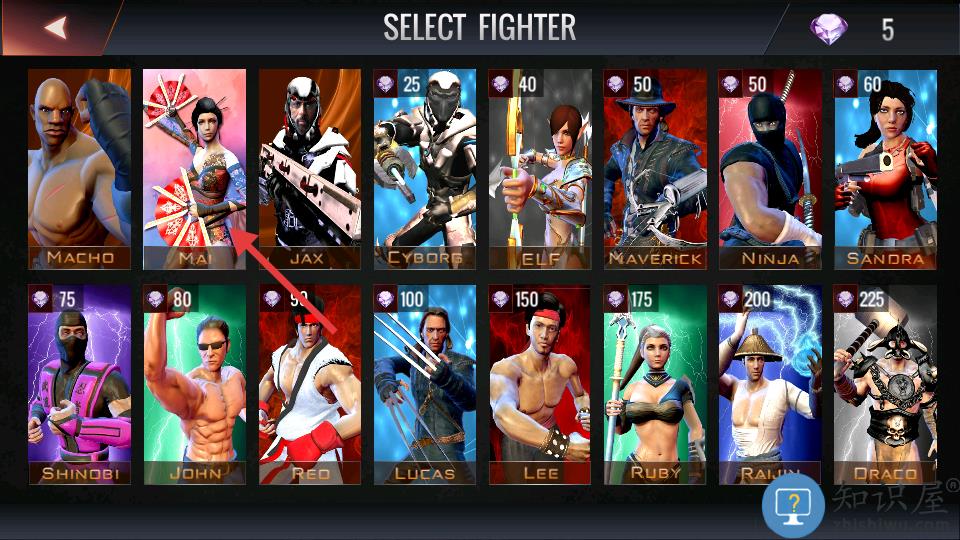Select the Shinobi fighter card
960x540 pixels.
pos(79,385)
